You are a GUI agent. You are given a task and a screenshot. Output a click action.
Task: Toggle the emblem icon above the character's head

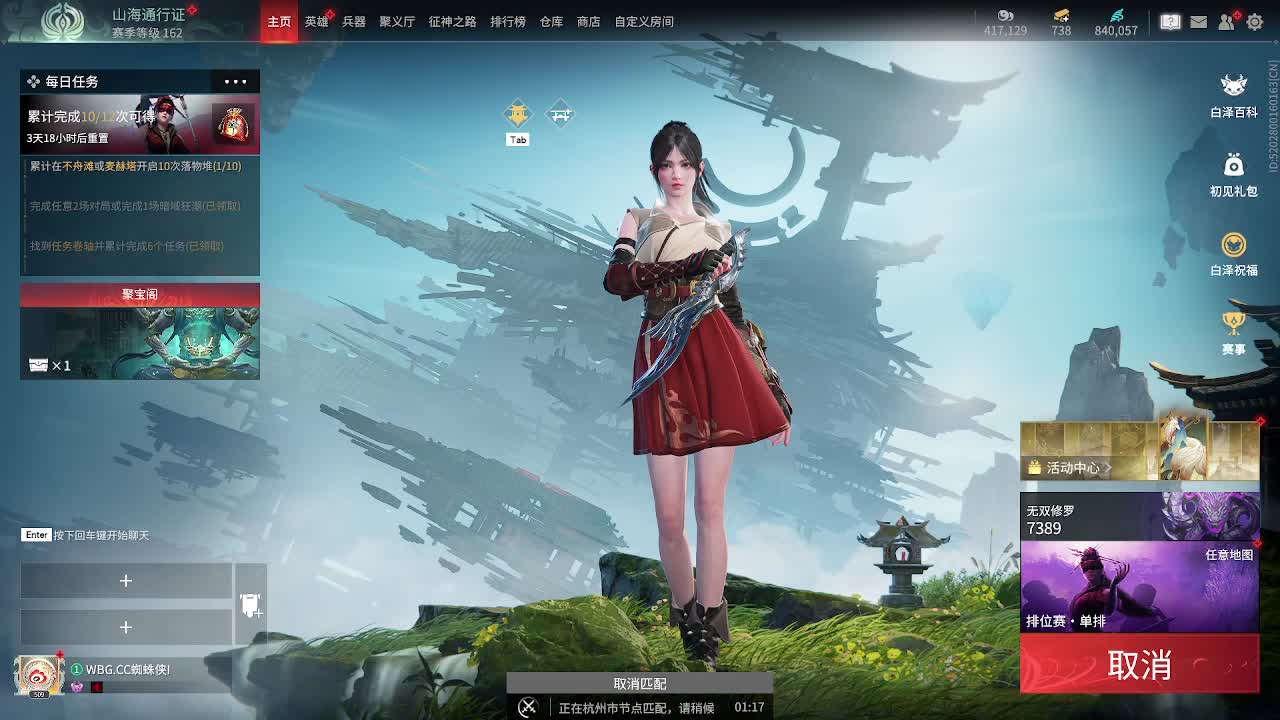coord(518,112)
